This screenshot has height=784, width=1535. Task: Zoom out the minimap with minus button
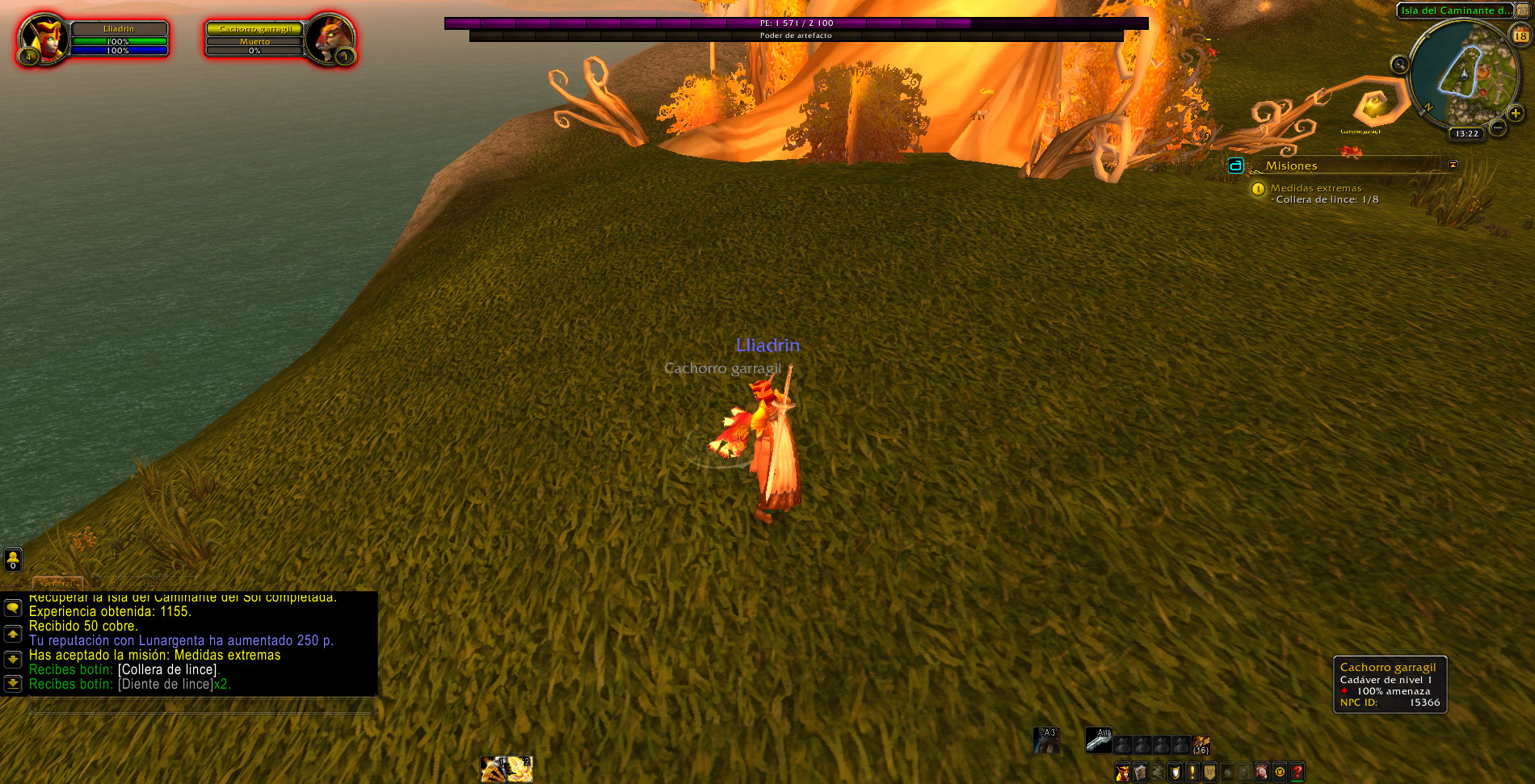coord(1497,128)
